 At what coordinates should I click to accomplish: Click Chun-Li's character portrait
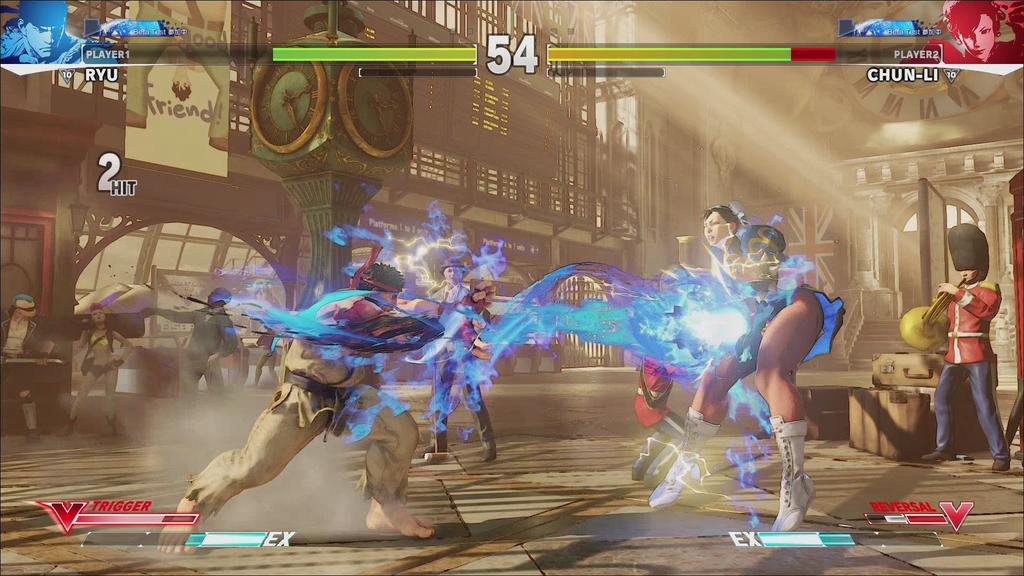[984, 32]
